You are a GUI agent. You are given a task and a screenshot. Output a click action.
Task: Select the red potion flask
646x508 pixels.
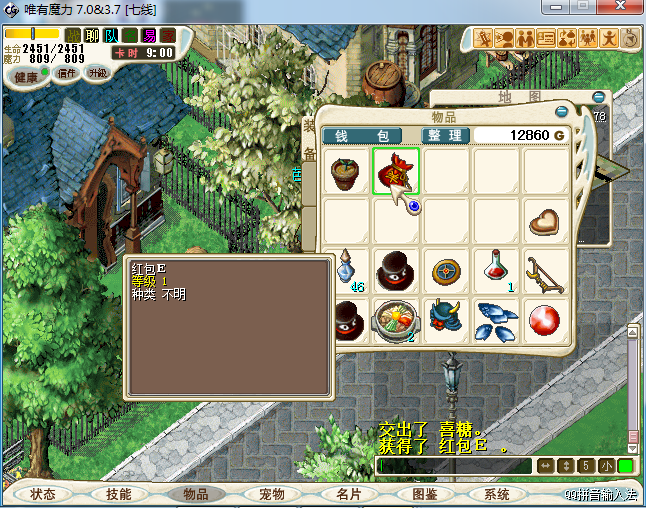coord(496,269)
